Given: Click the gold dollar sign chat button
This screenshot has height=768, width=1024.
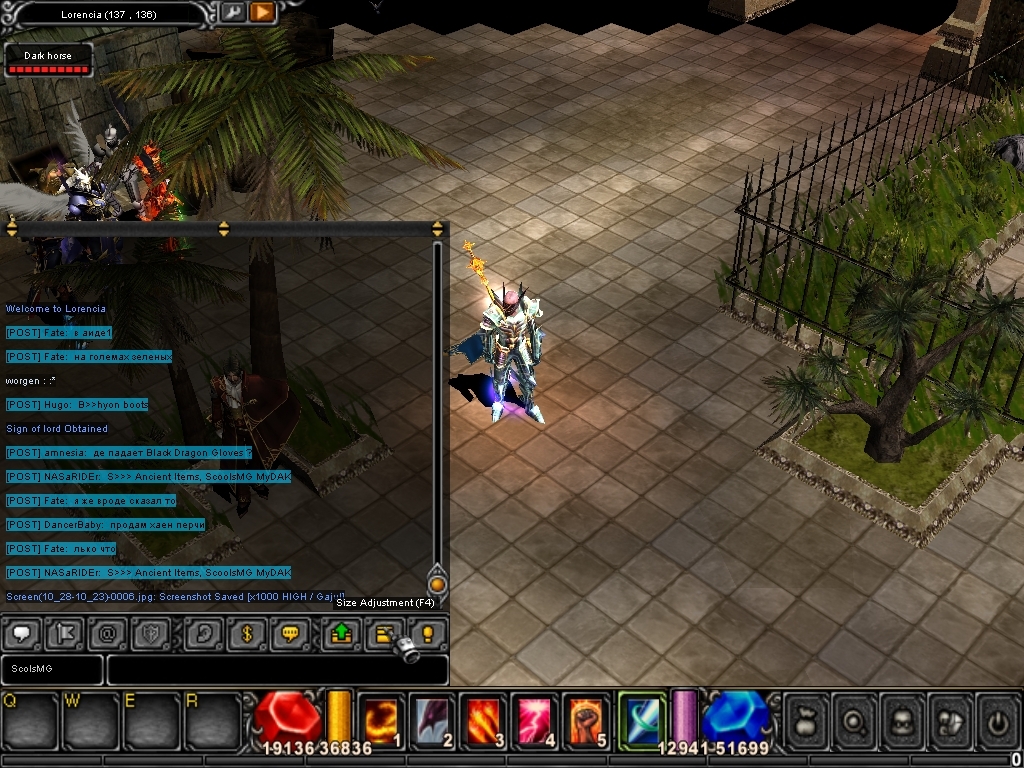Looking at the screenshot, I should coord(247,634).
